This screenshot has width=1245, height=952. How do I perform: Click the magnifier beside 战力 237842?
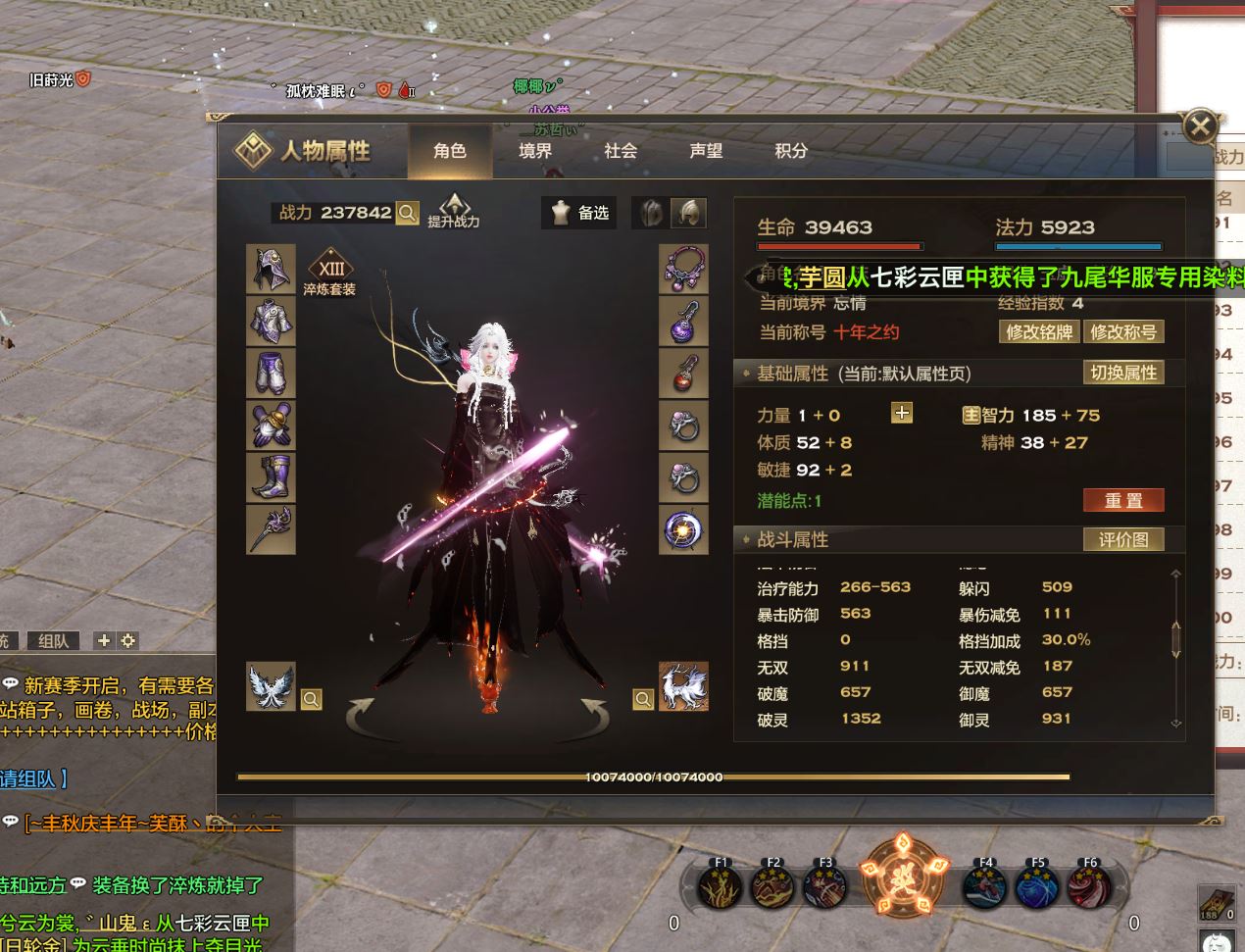click(408, 213)
